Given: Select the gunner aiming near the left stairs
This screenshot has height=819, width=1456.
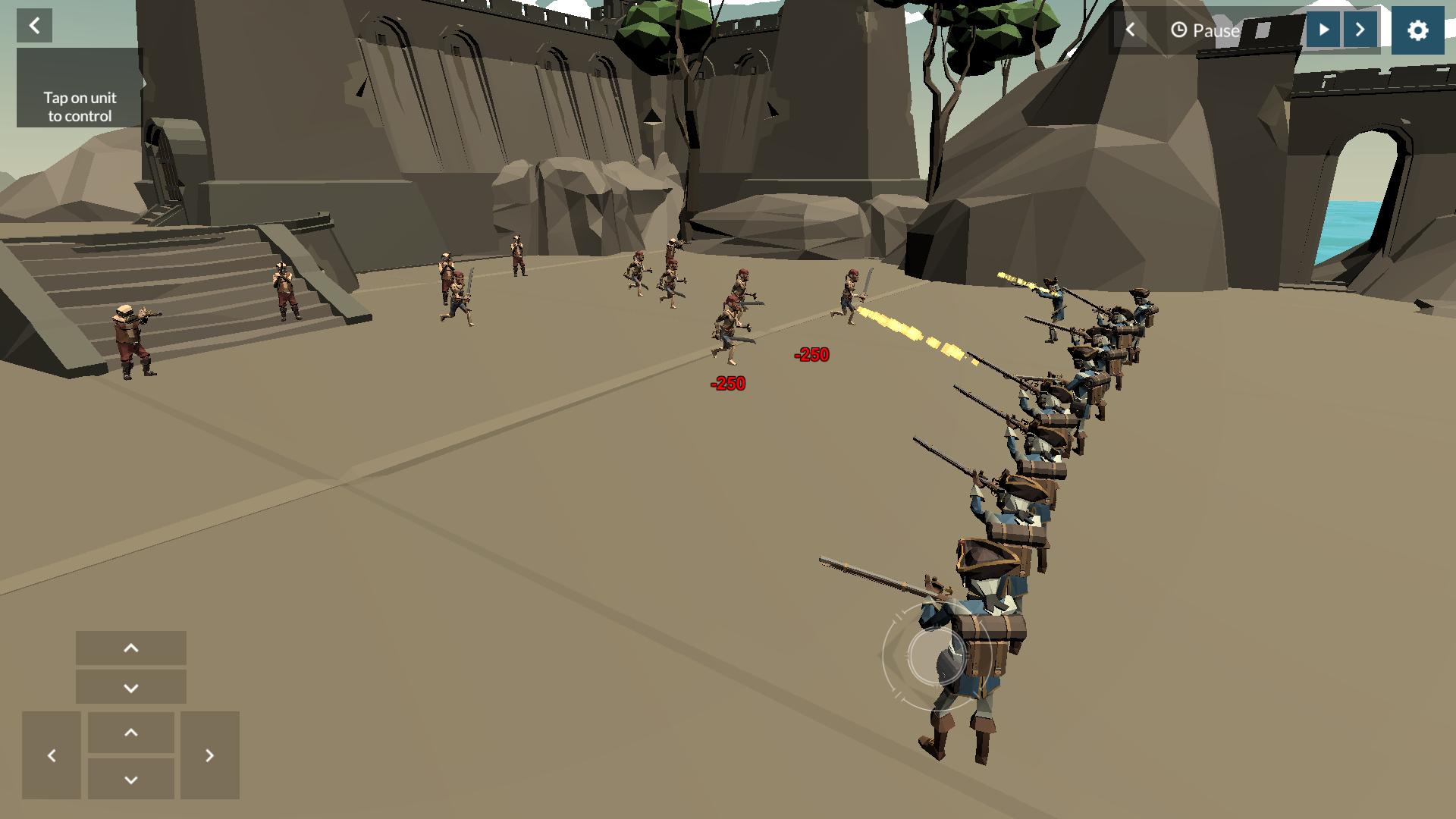Looking at the screenshot, I should click(x=129, y=337).
